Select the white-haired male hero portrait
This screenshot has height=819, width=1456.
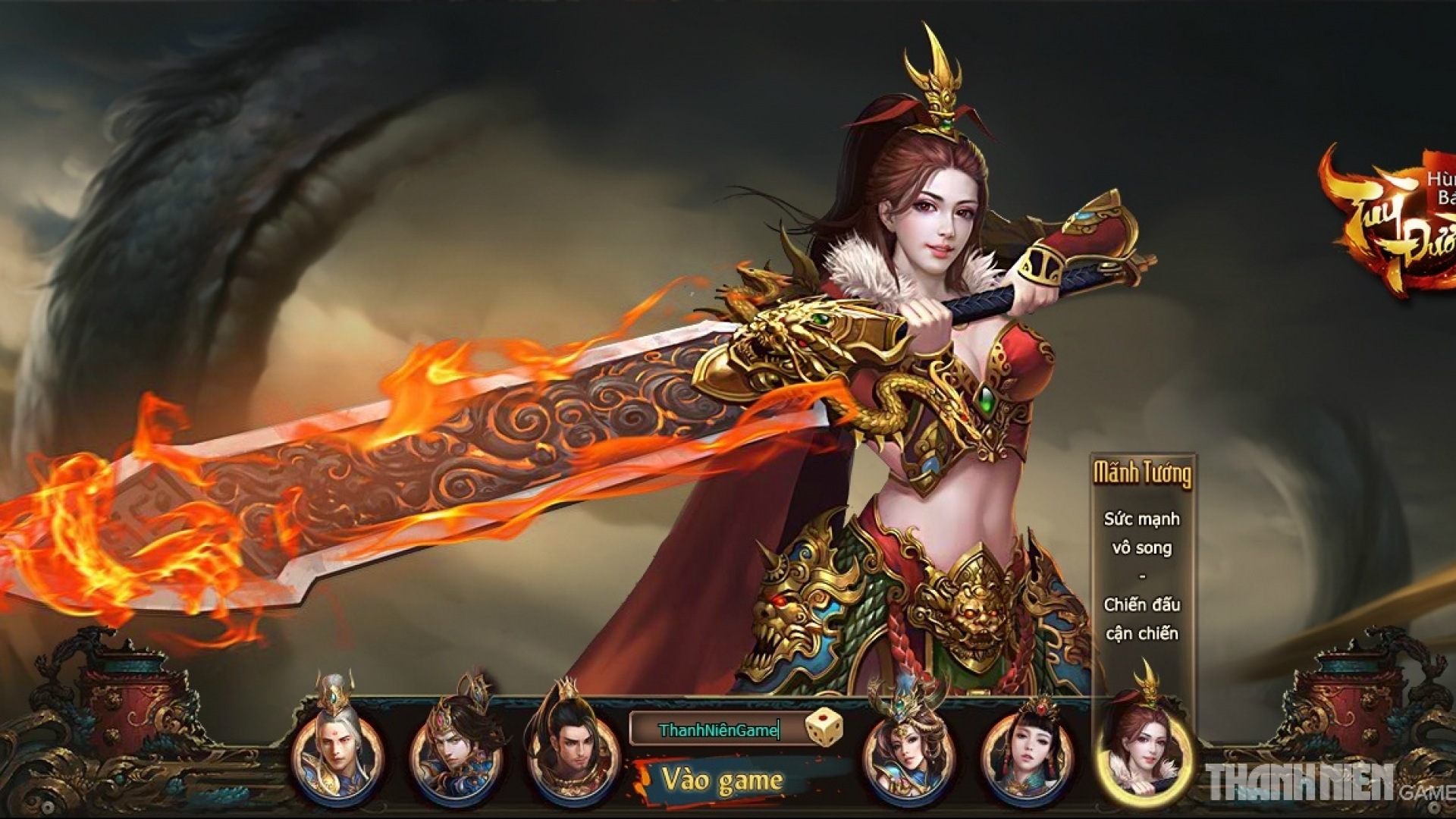pos(338,751)
